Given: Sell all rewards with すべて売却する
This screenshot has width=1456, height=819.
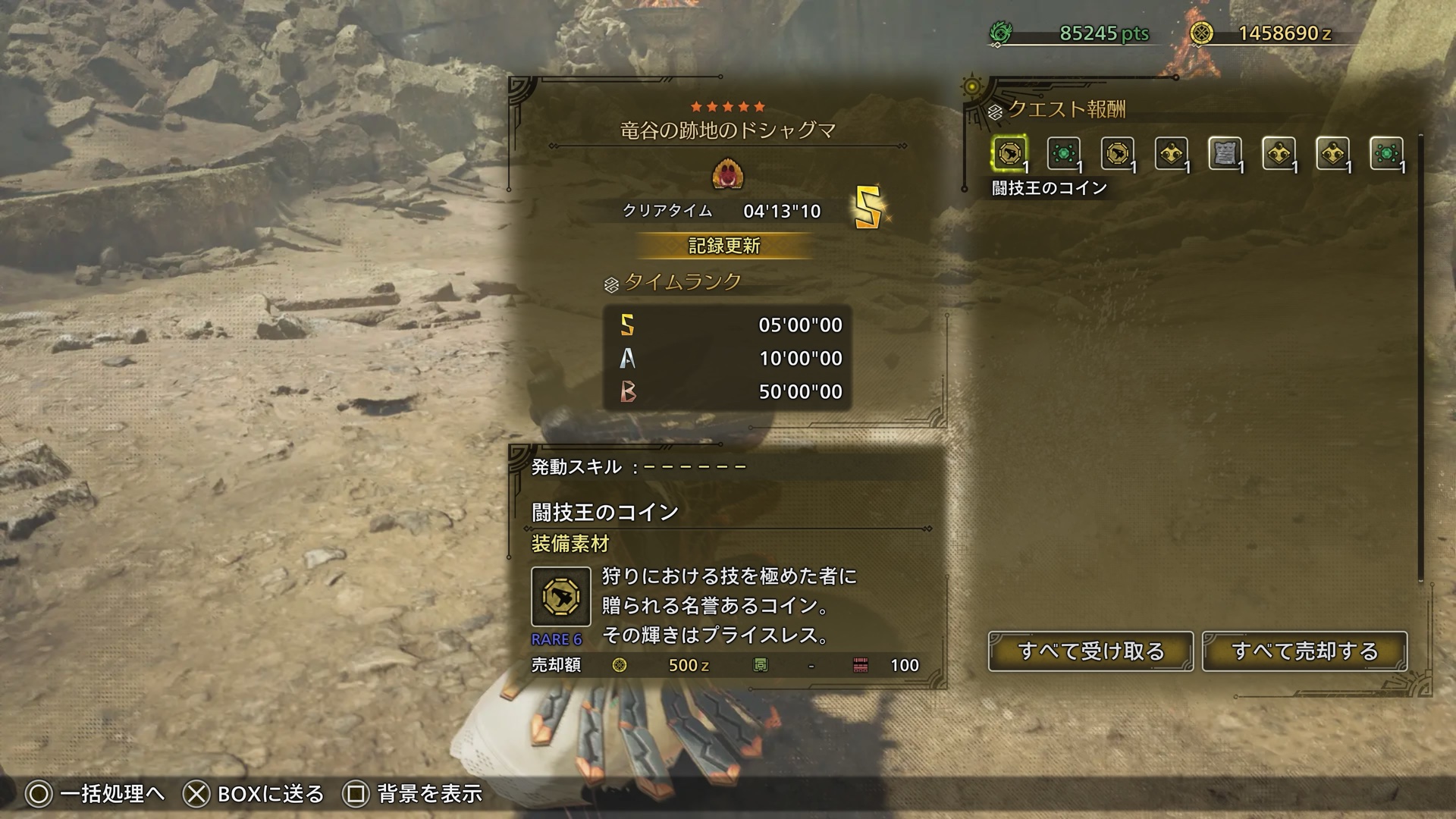Looking at the screenshot, I should [x=1304, y=651].
